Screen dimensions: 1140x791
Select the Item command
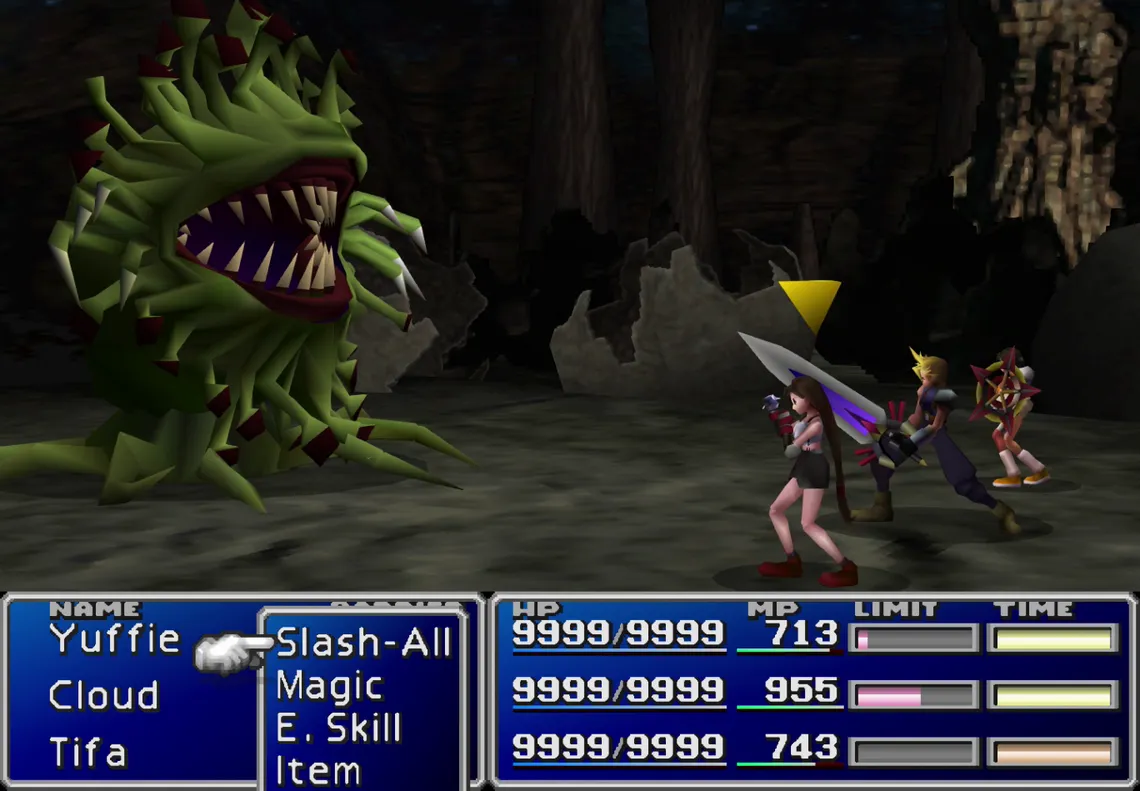[x=318, y=771]
